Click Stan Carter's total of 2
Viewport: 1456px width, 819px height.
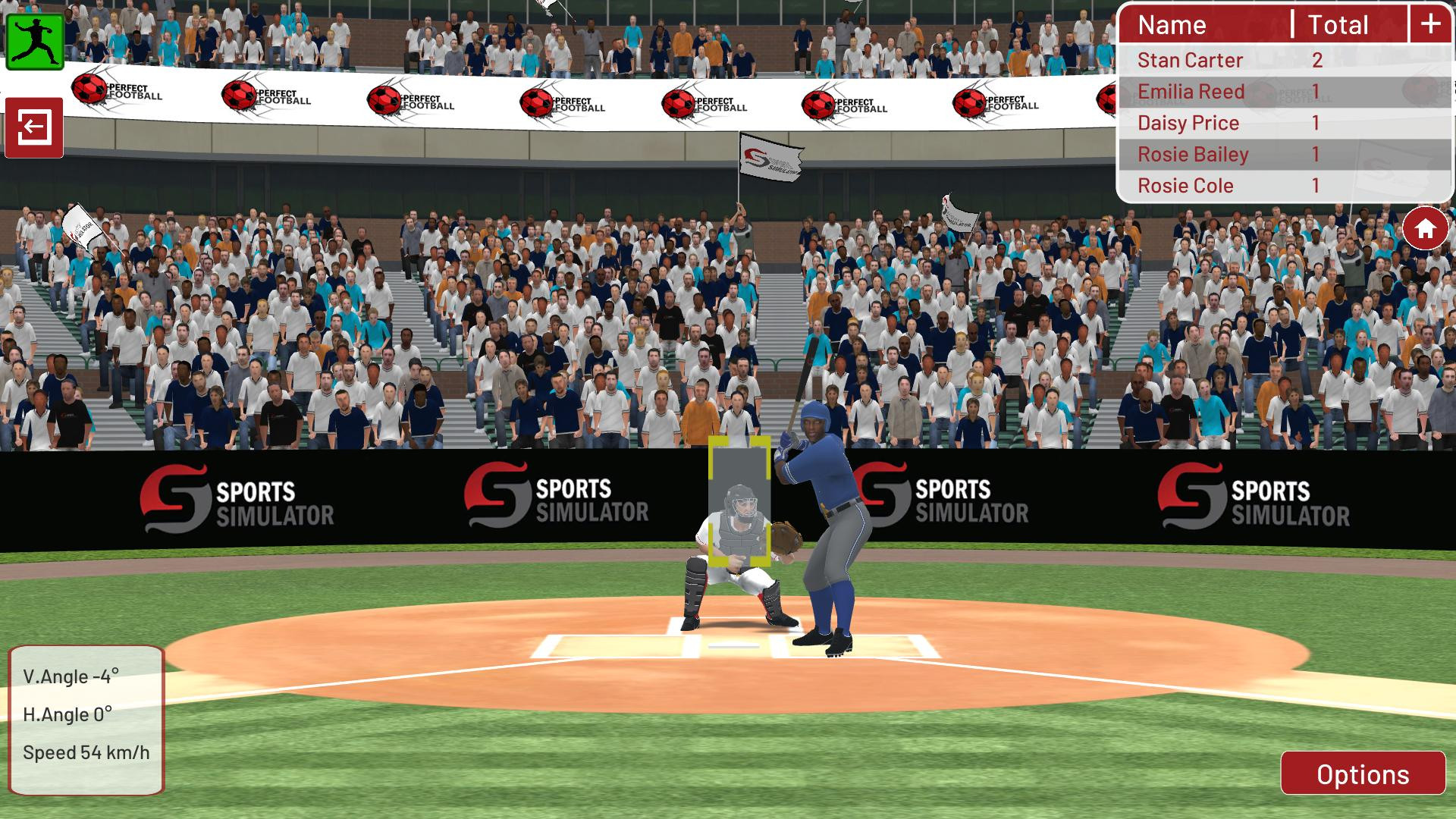1316,60
